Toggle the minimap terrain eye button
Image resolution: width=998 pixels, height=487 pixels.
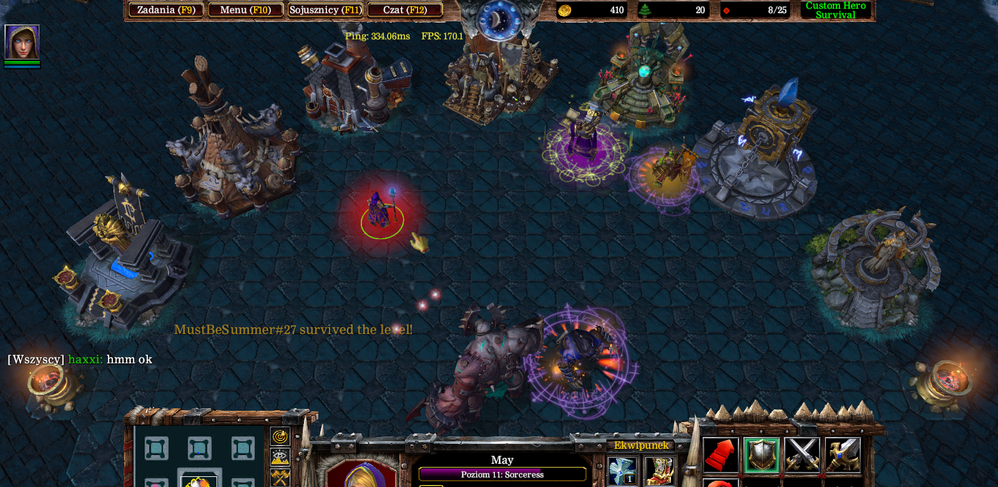click(x=280, y=457)
